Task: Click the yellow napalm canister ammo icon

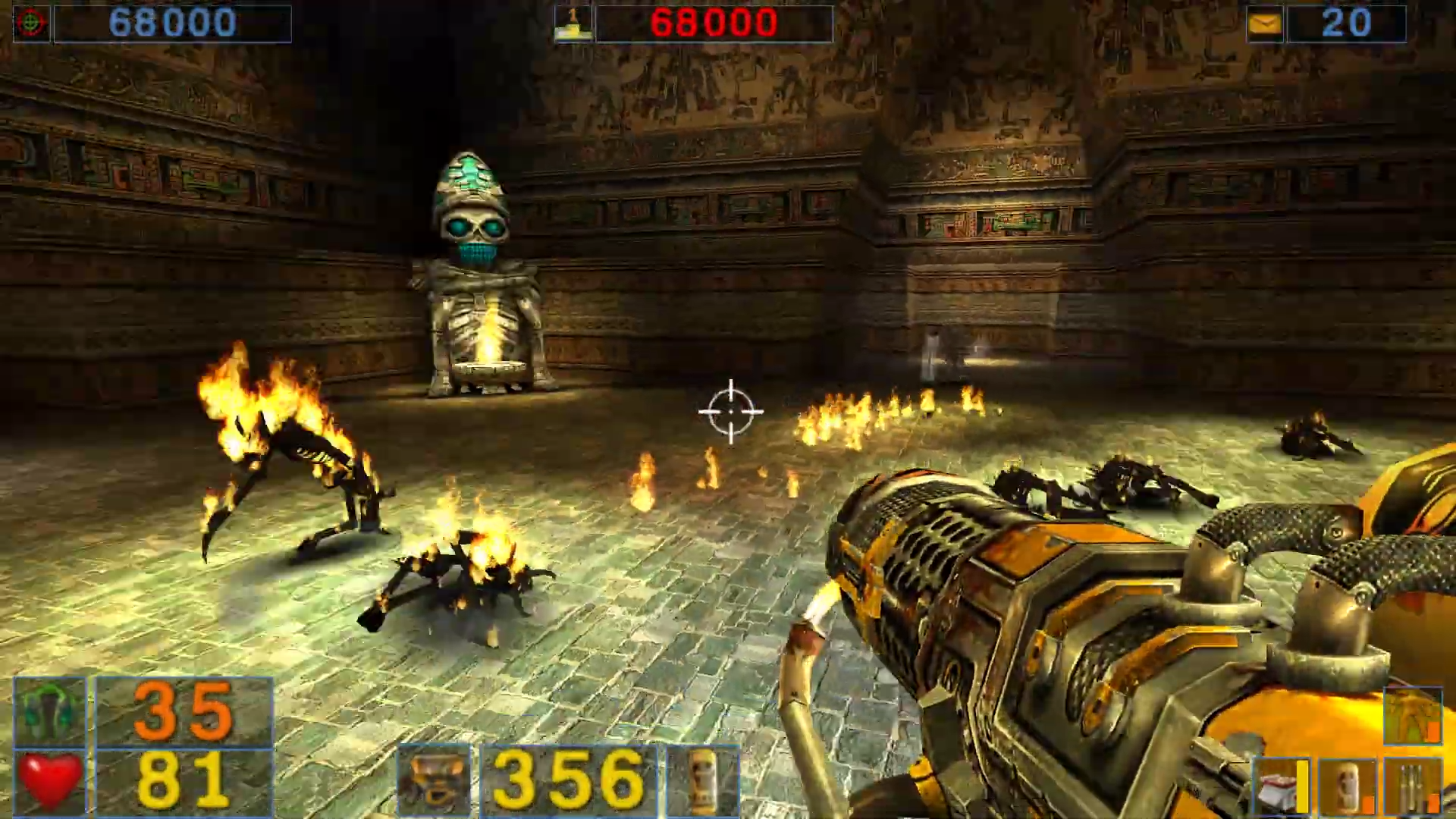Action: pyautogui.click(x=702, y=781)
